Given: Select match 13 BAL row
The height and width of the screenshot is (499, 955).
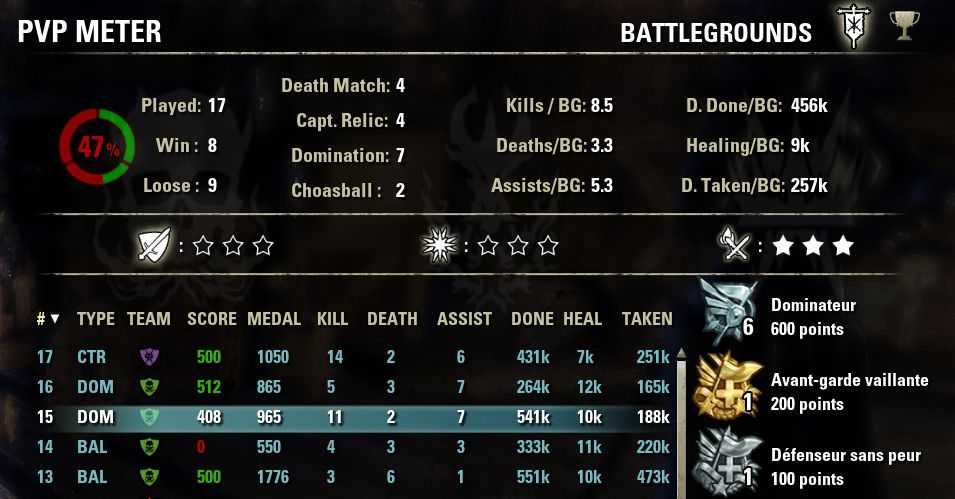Looking at the screenshot, I should [350, 477].
